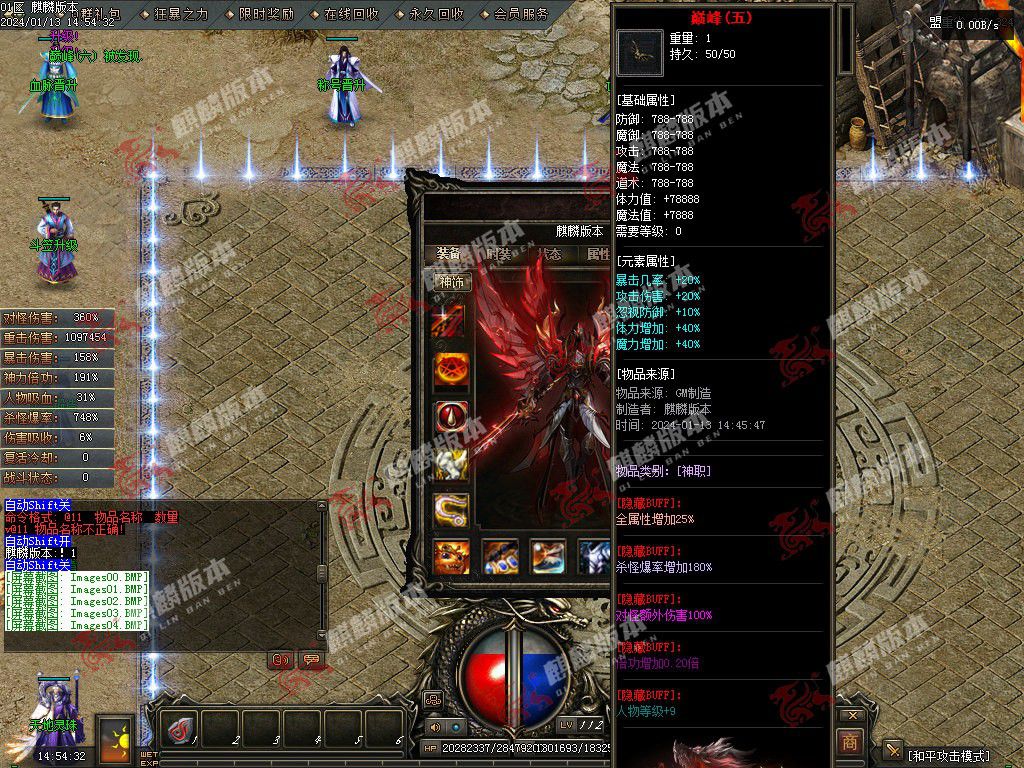Click the small X button above 商
Viewport: 1024px width, 768px height.
click(851, 716)
